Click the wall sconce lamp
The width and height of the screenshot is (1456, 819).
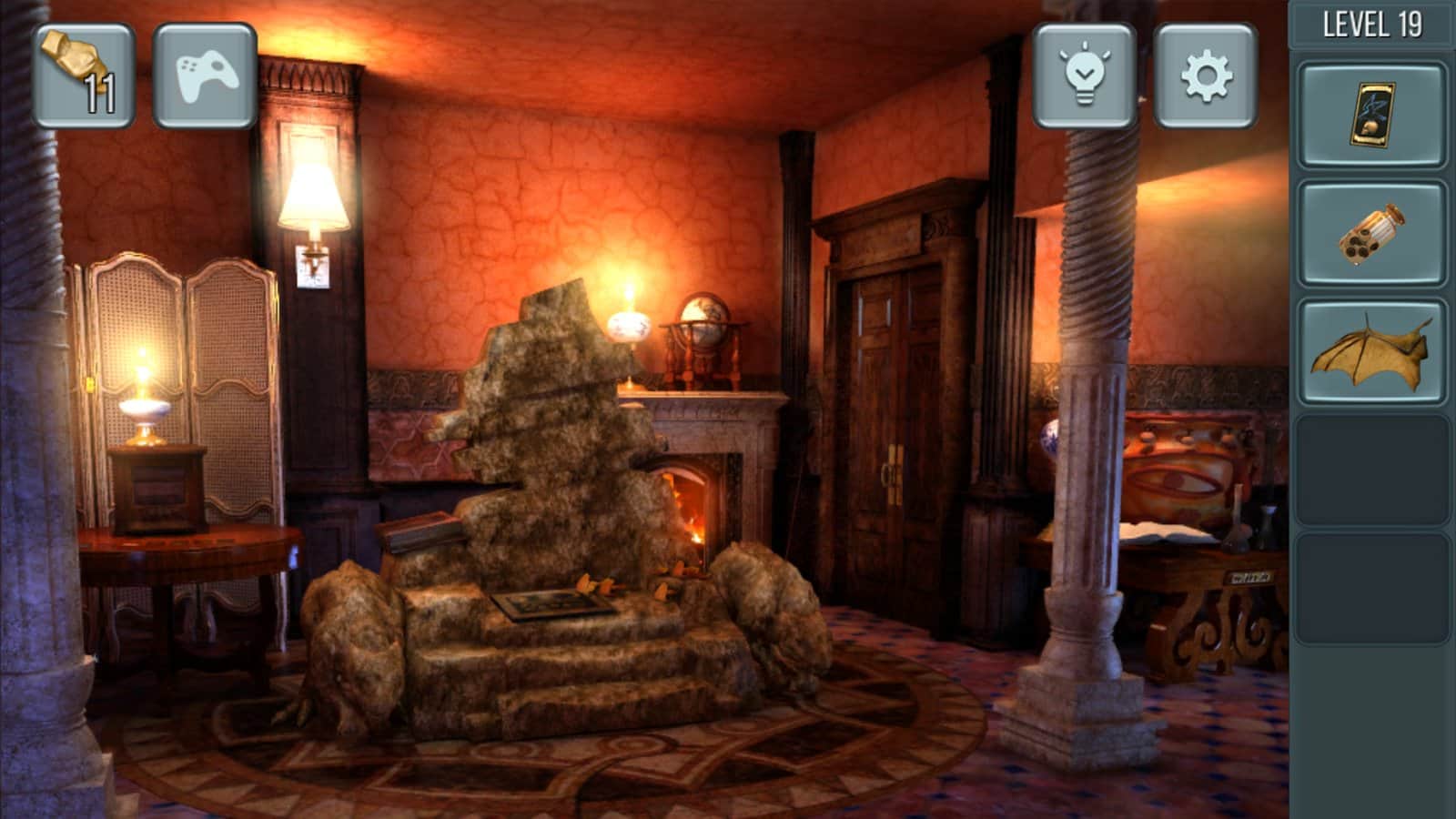314,196
